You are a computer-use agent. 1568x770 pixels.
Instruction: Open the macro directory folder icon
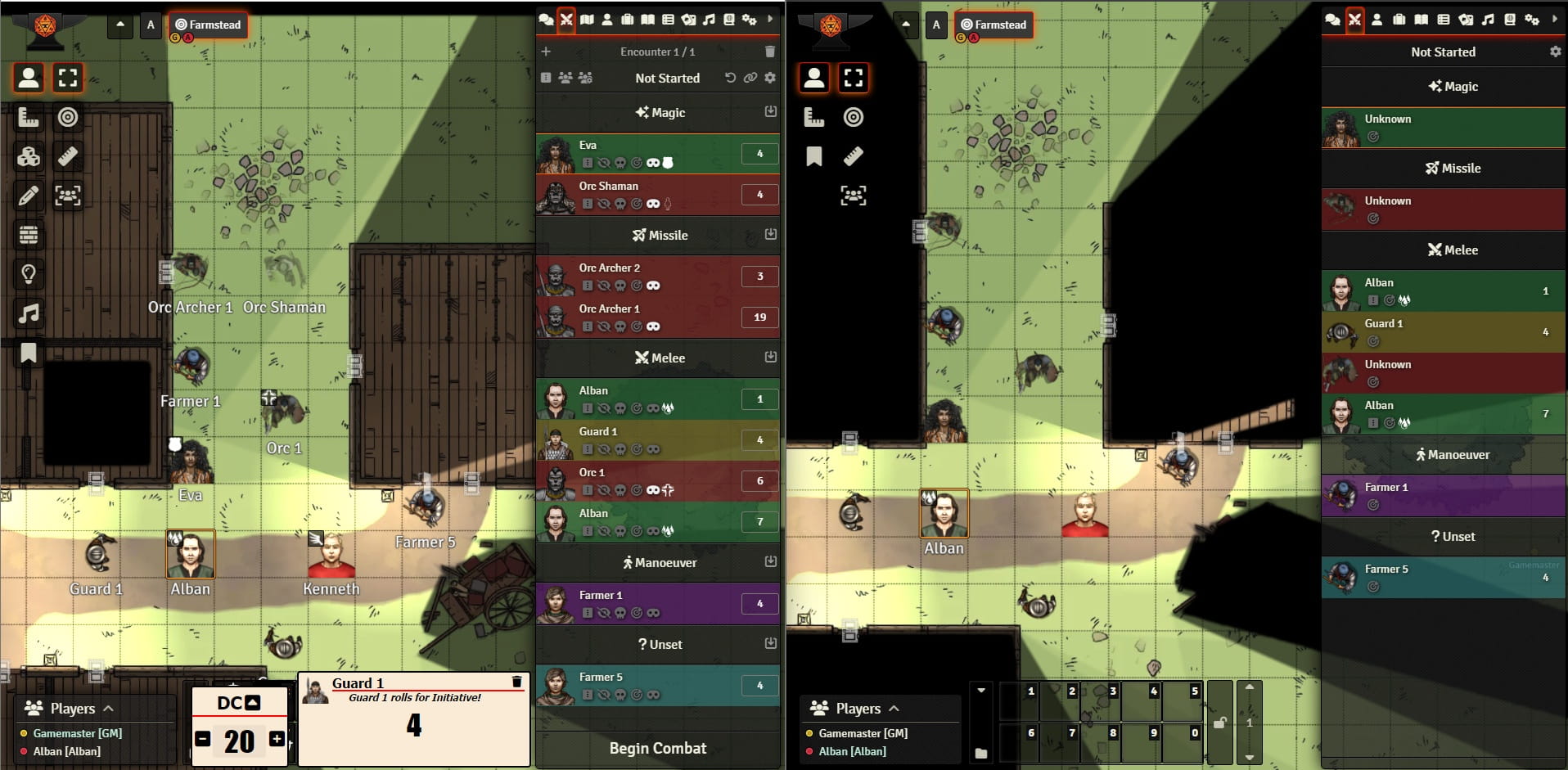981,753
